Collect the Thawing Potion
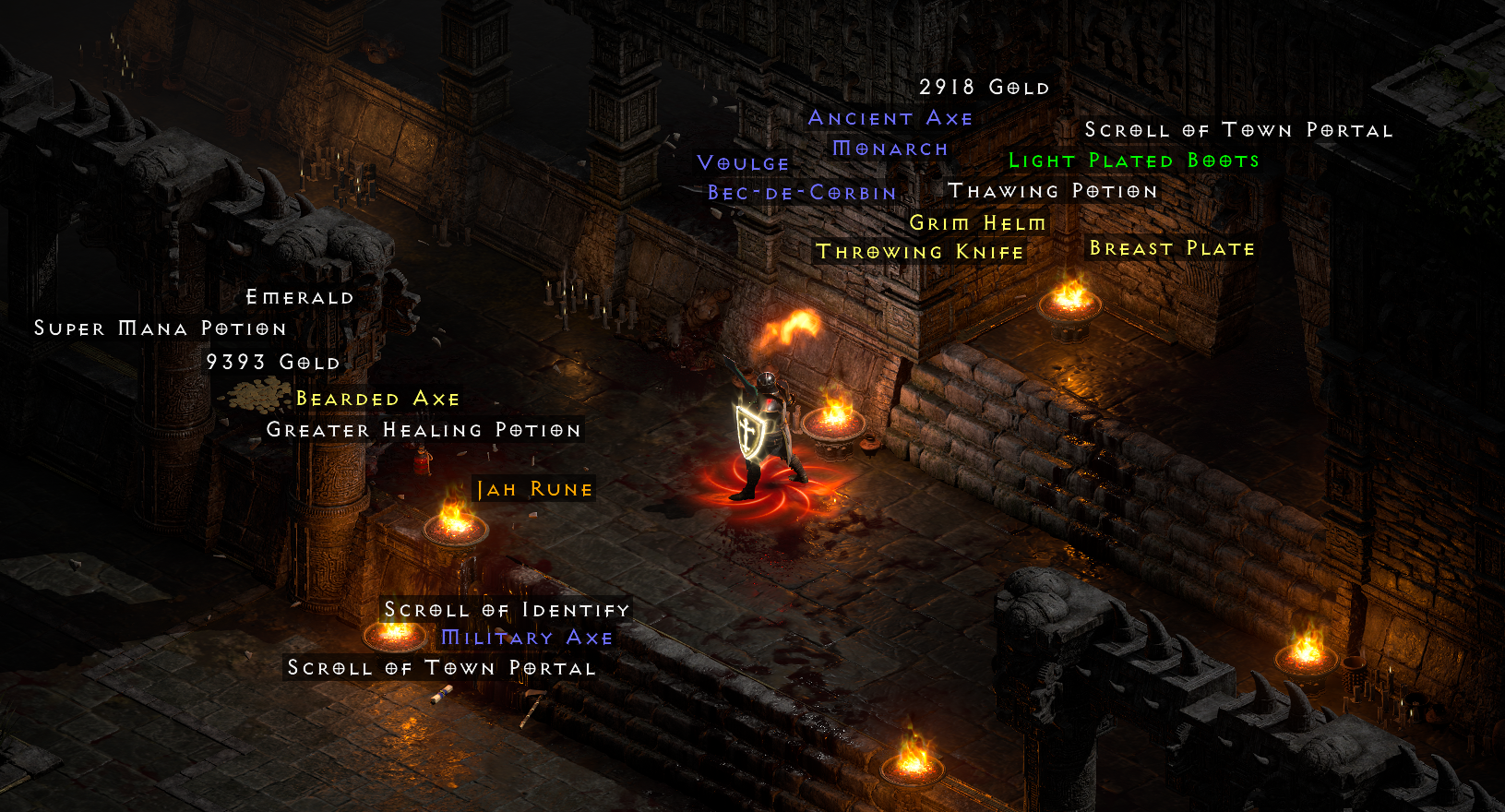 click(1055, 190)
